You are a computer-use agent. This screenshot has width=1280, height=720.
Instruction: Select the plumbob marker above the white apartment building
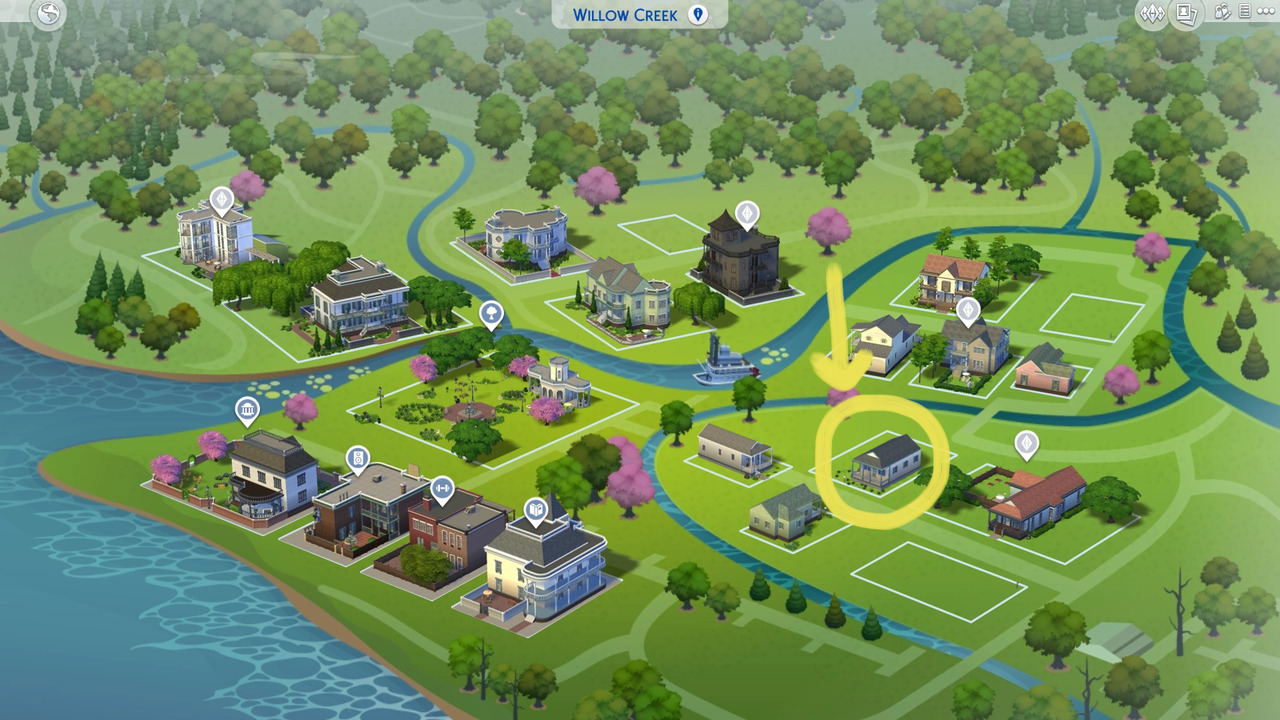221,198
